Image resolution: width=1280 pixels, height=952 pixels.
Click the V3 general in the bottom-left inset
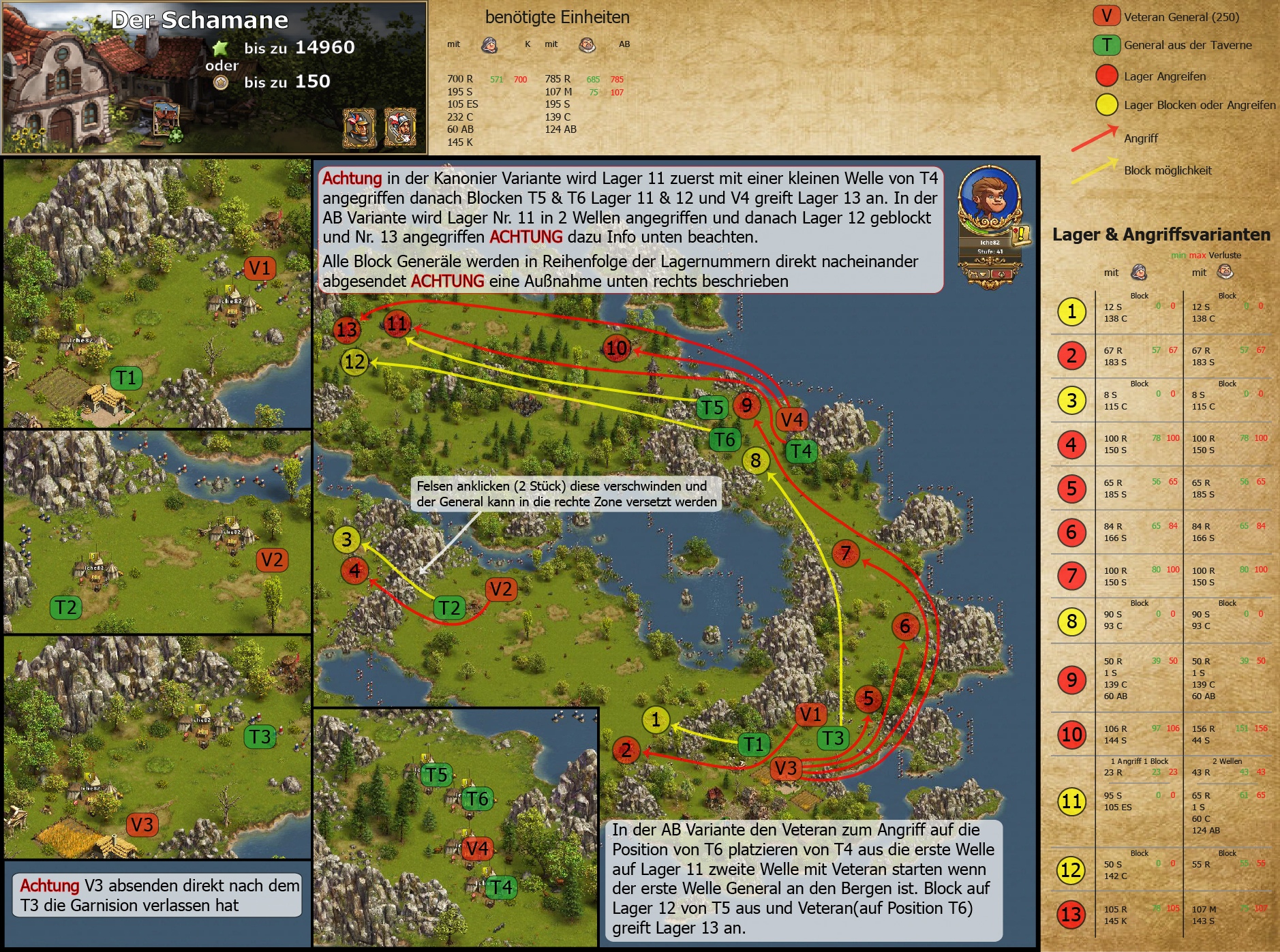point(142,825)
